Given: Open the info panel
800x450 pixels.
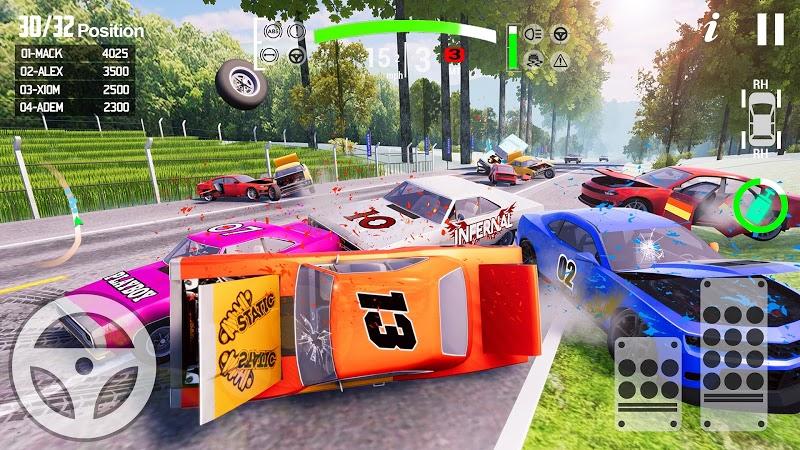Looking at the screenshot, I should [x=712, y=28].
